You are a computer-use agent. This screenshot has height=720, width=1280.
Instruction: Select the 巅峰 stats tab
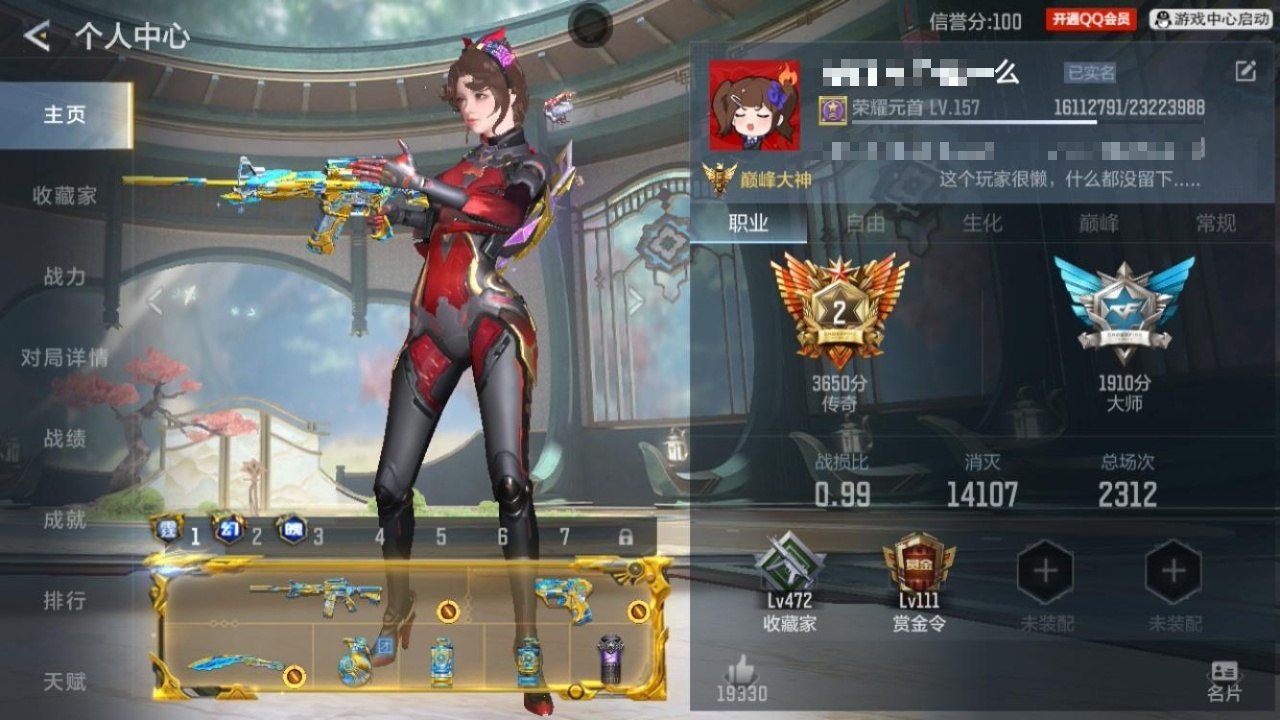(x=1098, y=223)
